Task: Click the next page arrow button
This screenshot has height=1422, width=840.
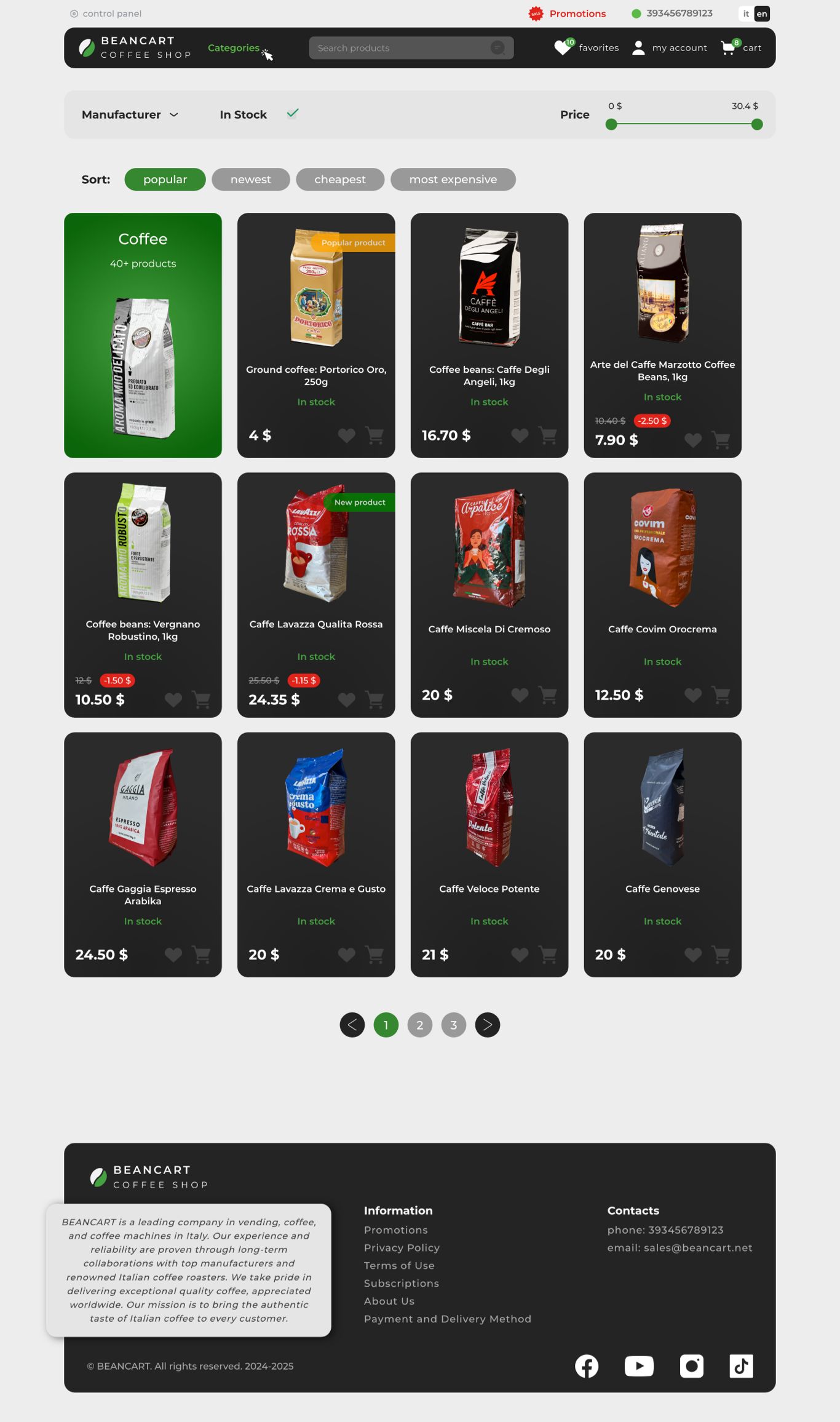Action: pos(487,1025)
